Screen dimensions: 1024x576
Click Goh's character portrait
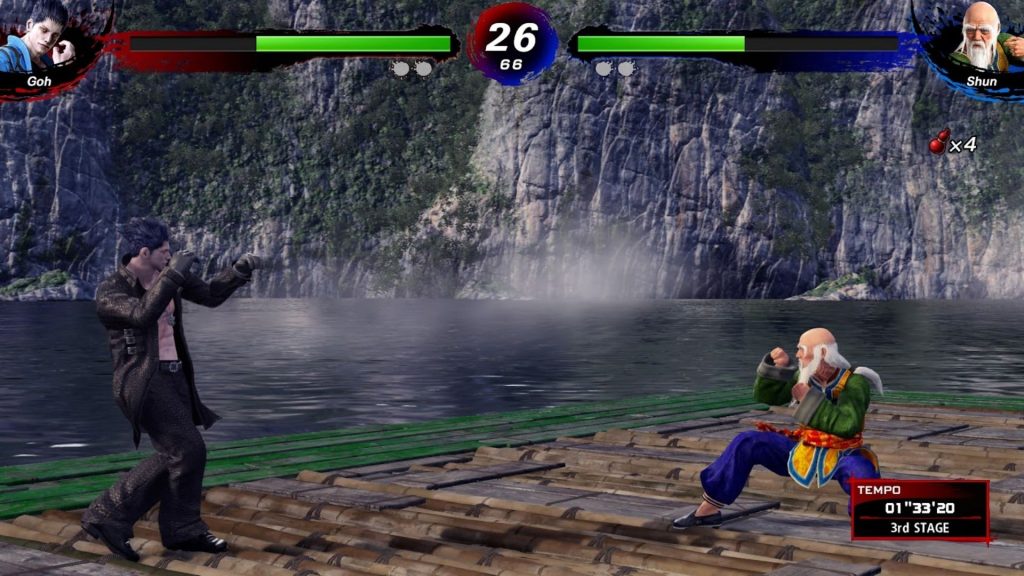40,38
